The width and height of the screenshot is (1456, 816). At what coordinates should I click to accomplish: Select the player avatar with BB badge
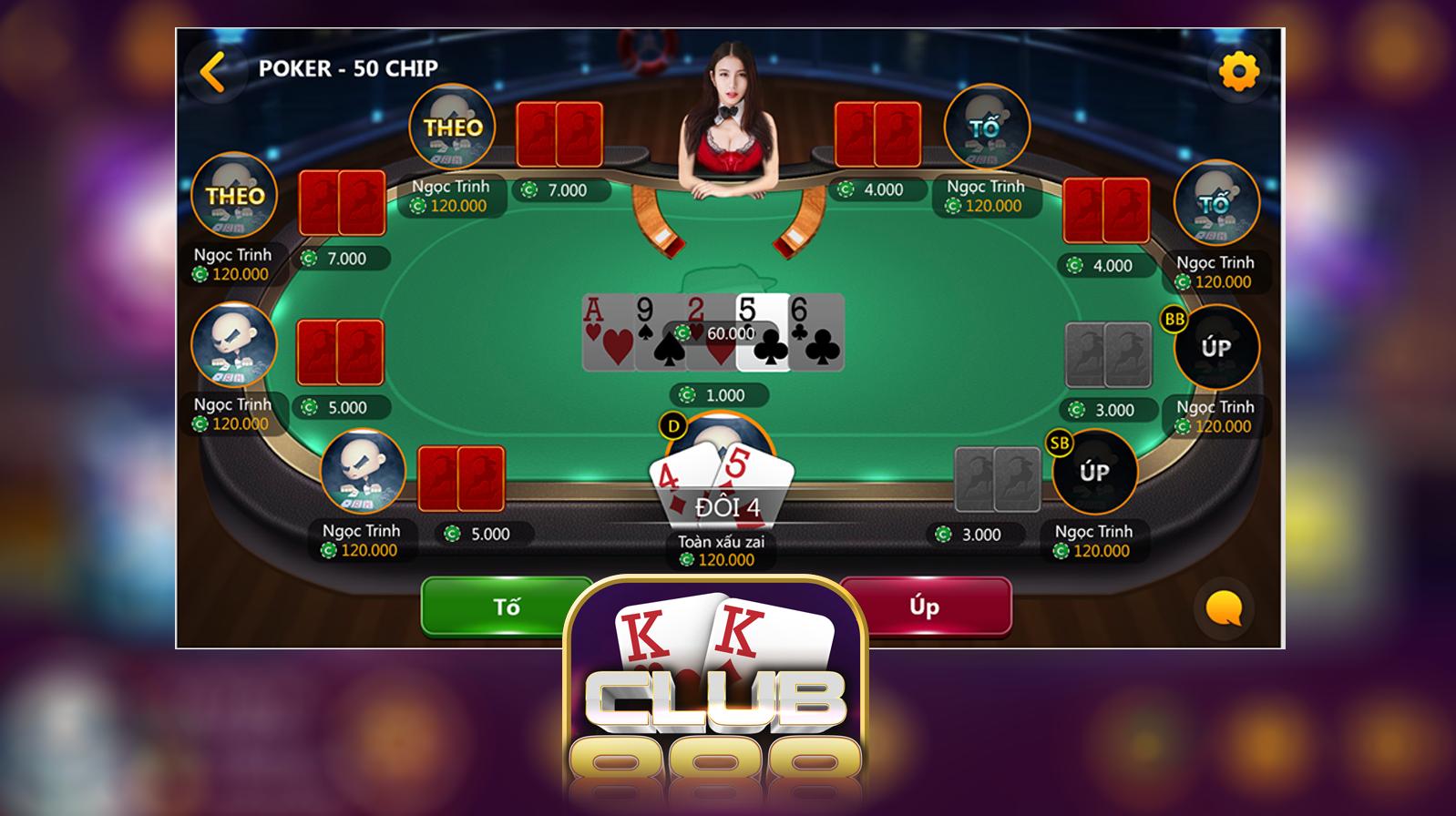point(1215,348)
